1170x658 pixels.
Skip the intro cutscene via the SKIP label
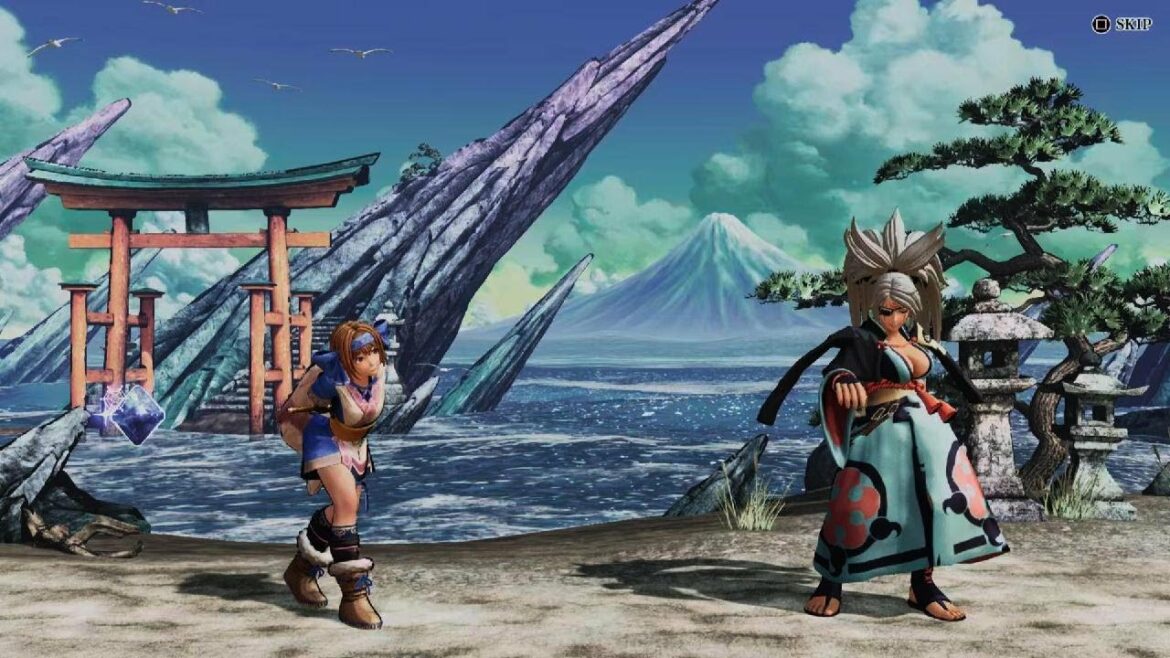coord(1131,24)
